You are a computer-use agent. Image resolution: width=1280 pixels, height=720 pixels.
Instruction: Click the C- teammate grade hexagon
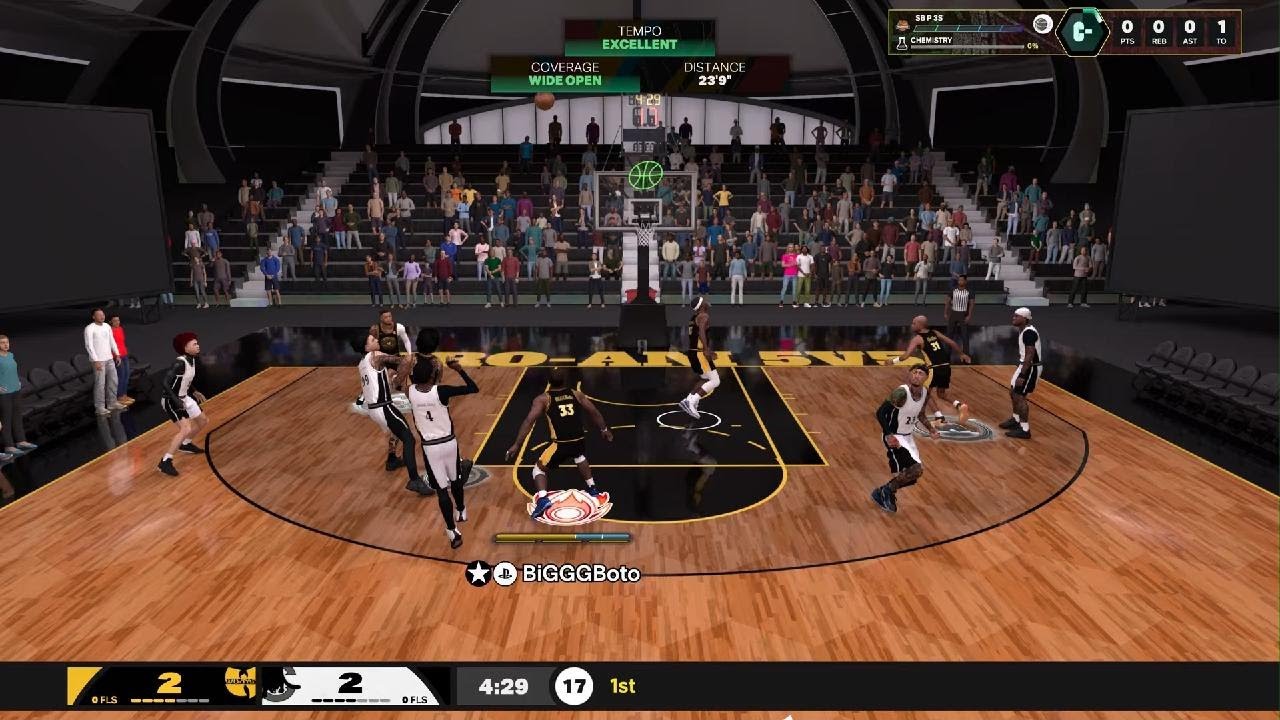click(1083, 31)
